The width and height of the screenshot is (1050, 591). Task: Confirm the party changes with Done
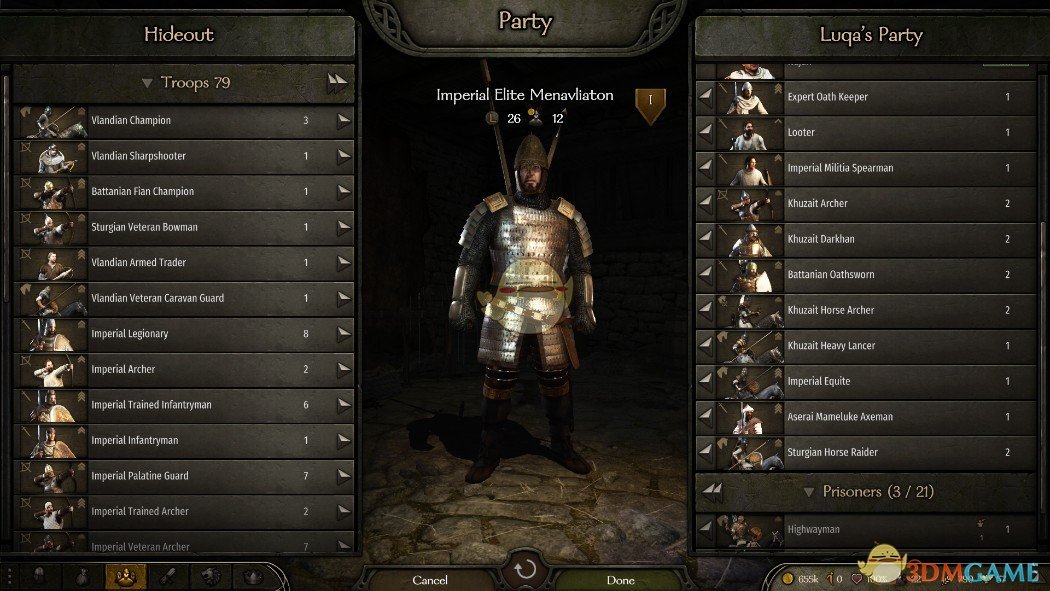(620, 579)
